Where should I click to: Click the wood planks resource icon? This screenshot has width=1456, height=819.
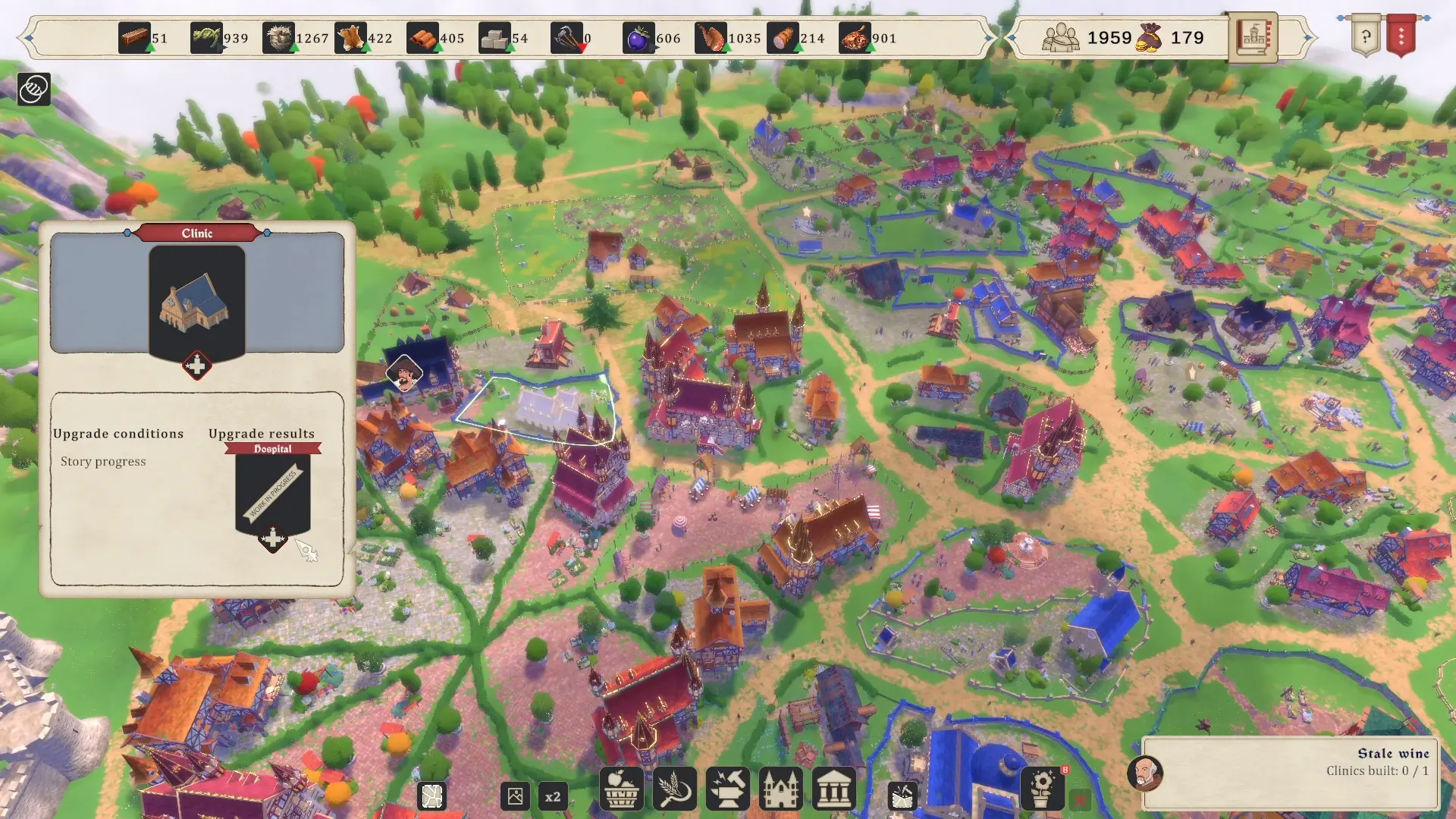[x=134, y=38]
